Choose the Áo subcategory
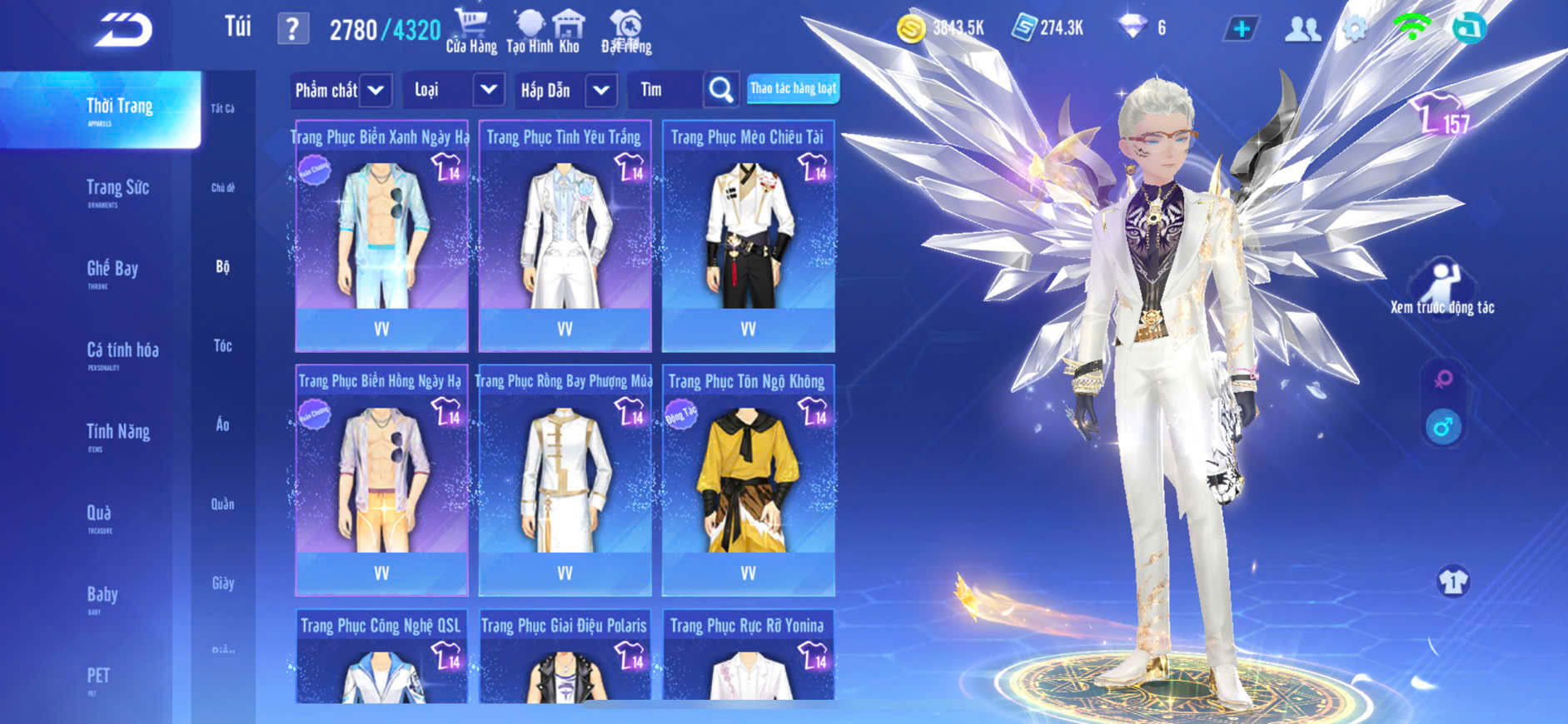 pyautogui.click(x=222, y=424)
